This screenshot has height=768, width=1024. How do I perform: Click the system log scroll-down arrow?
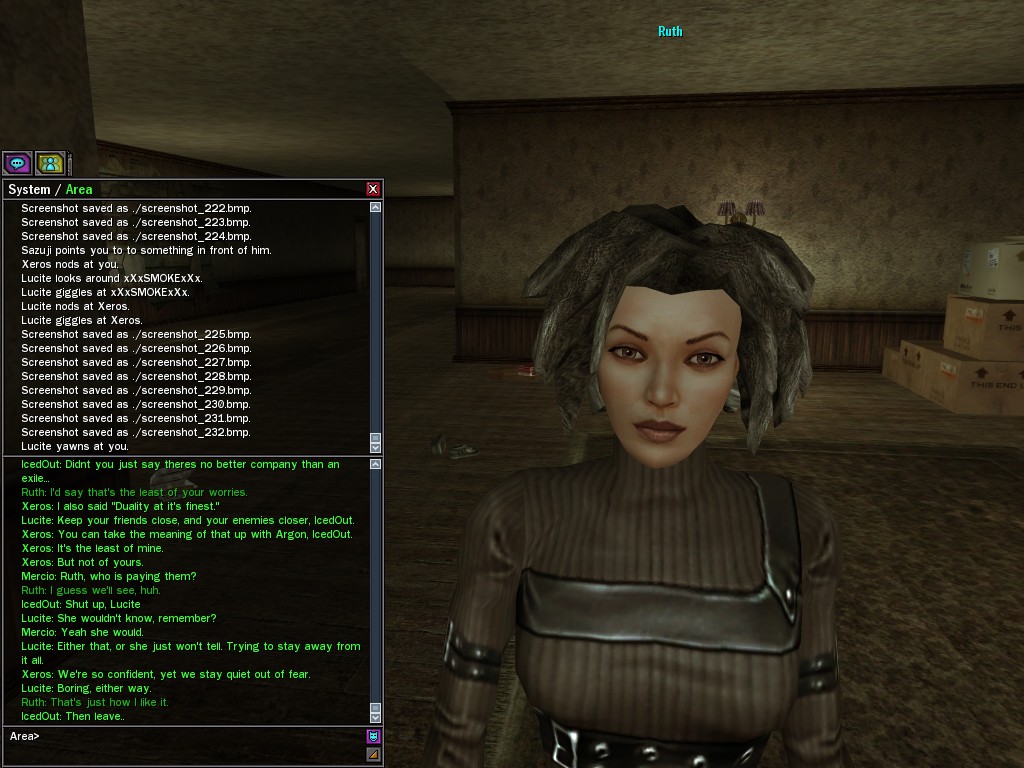375,447
